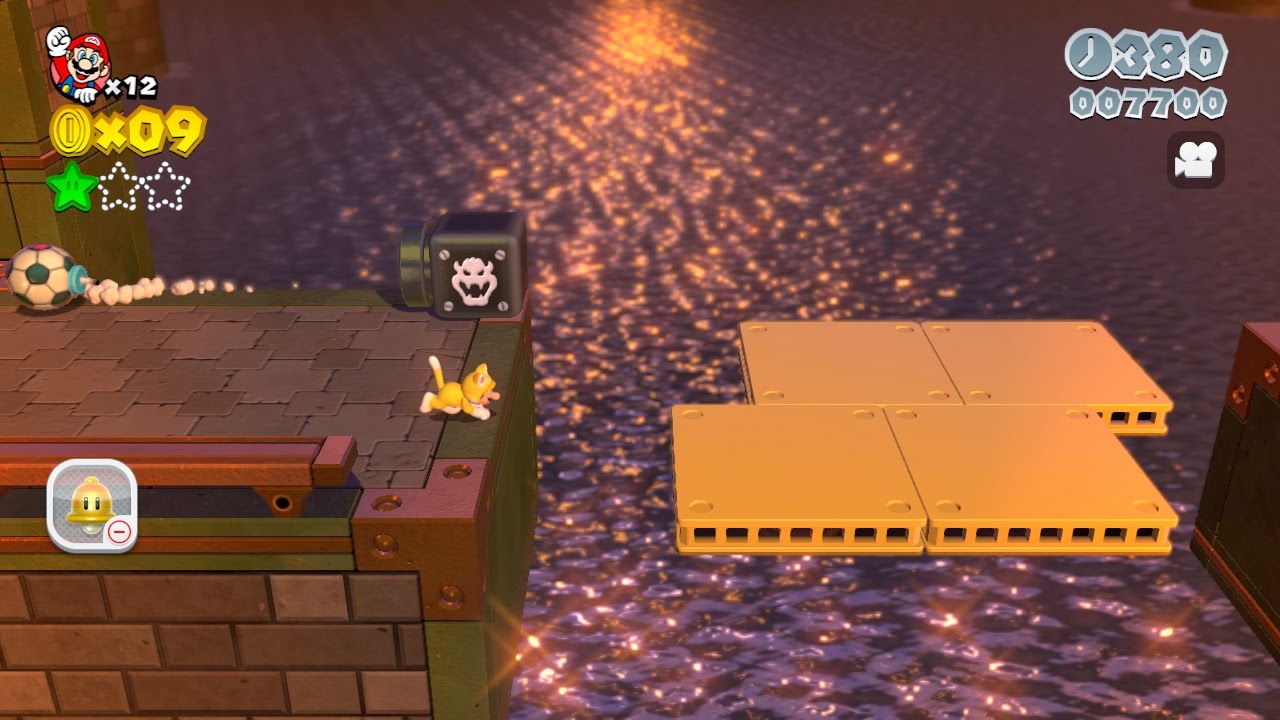Image resolution: width=1280 pixels, height=720 pixels.
Task: Expand the star progress display
Action: click(x=120, y=185)
